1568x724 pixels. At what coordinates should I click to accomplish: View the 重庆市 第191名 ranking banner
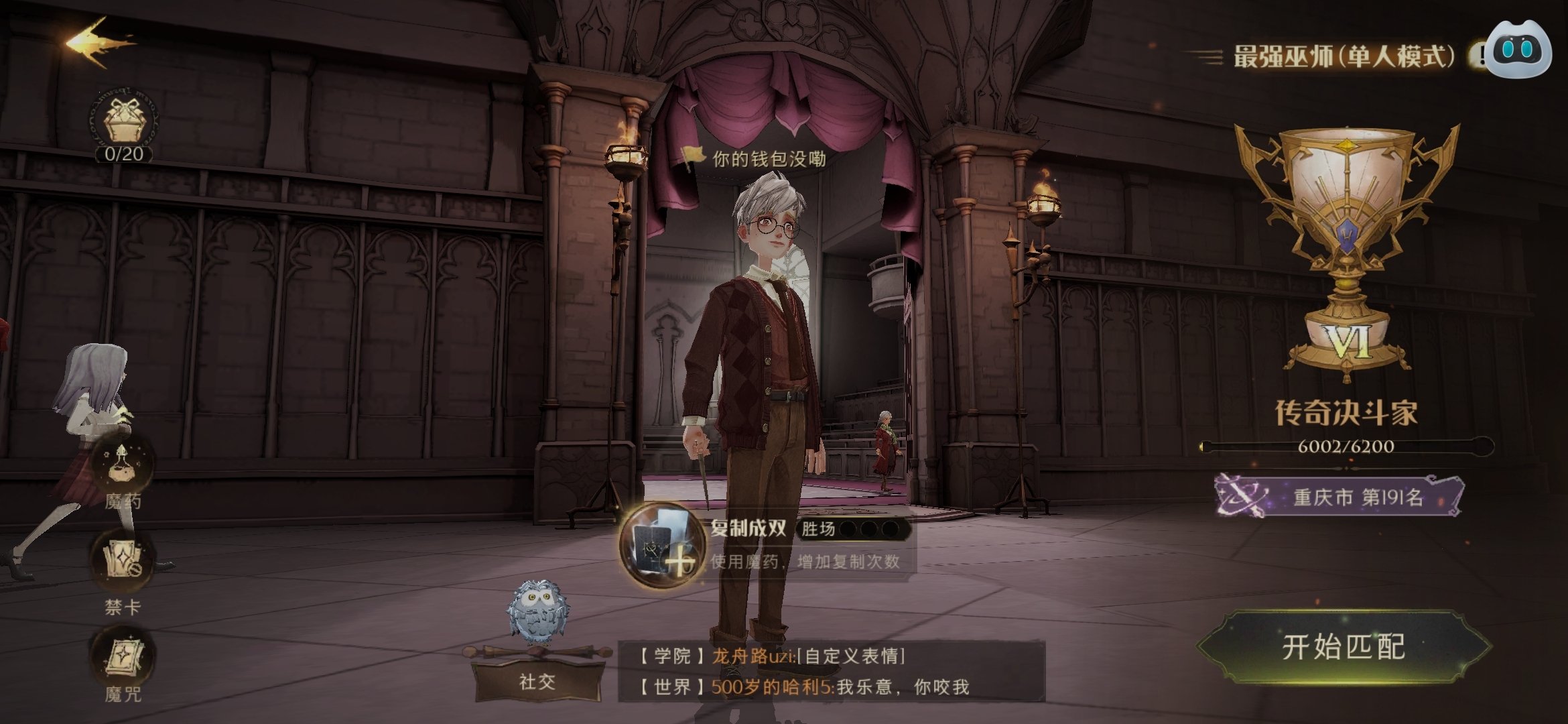point(1340,497)
